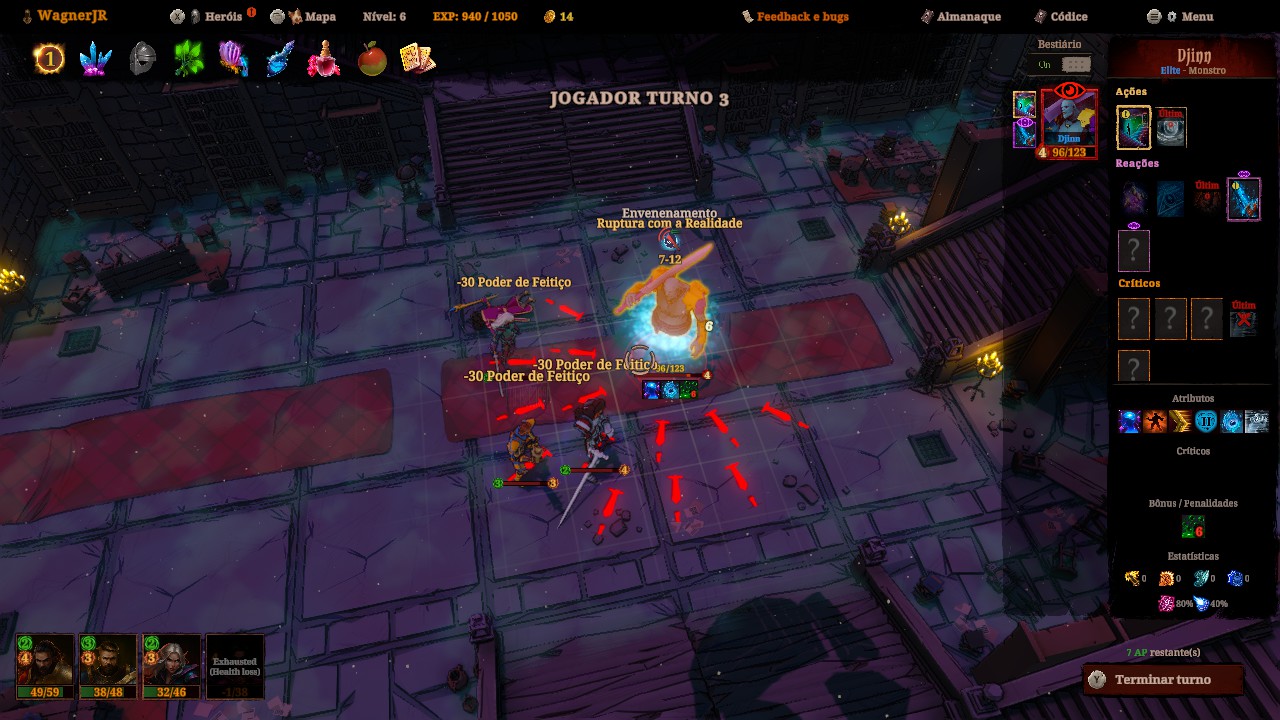This screenshot has width=1280, height=720.
Task: Select the hero portrait with 49/59 health
Action: (x=45, y=666)
